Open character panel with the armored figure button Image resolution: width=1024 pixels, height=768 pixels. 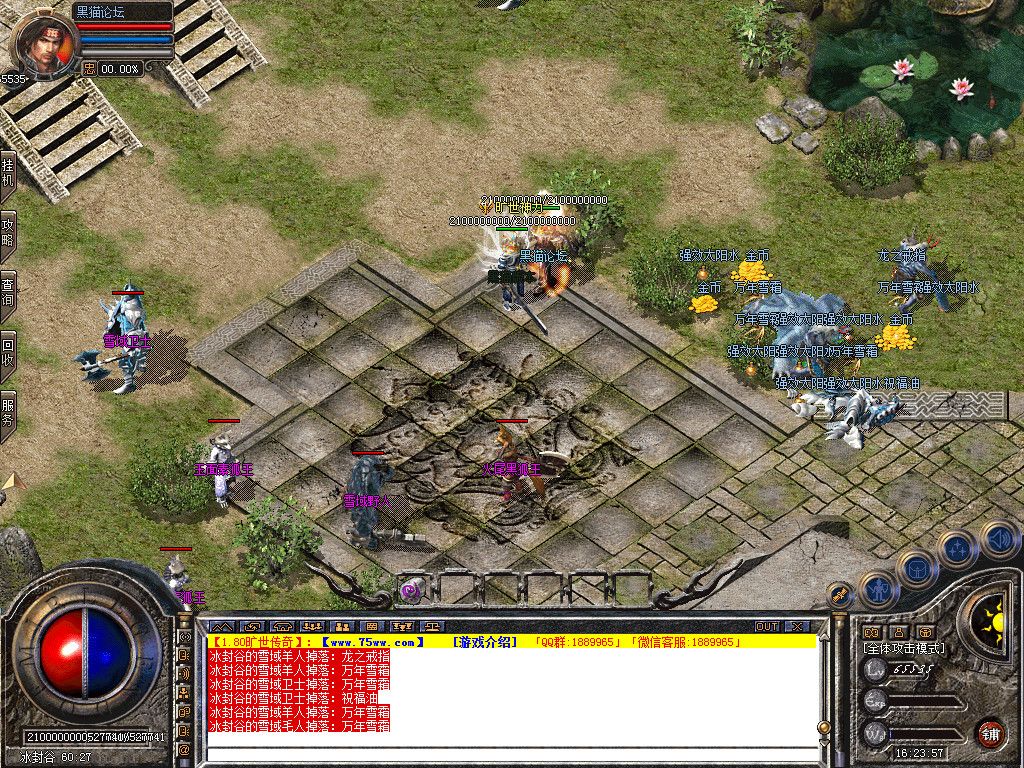click(x=877, y=590)
